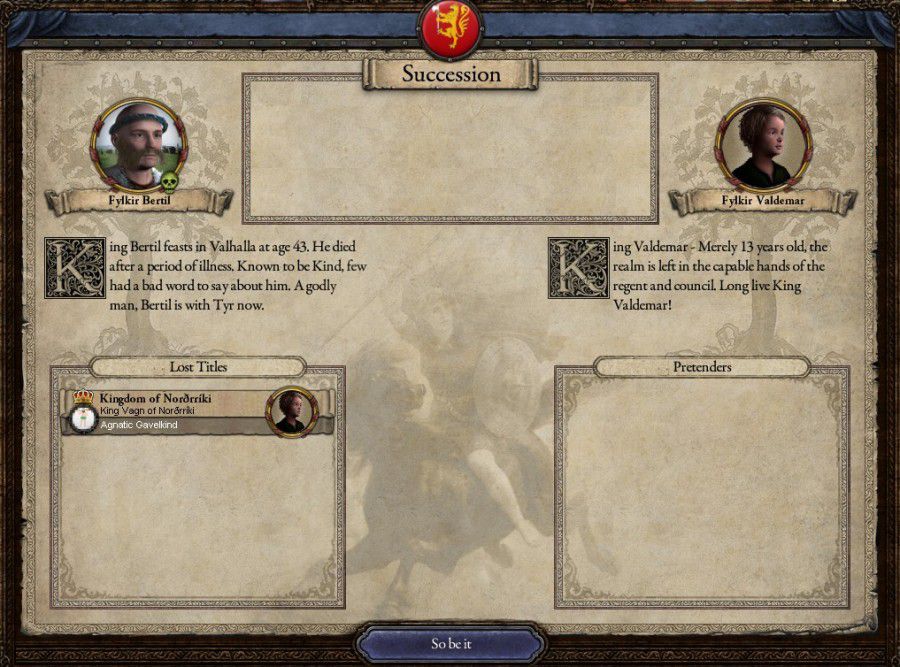View Fylkir Valdemar's portrait

(x=762, y=144)
